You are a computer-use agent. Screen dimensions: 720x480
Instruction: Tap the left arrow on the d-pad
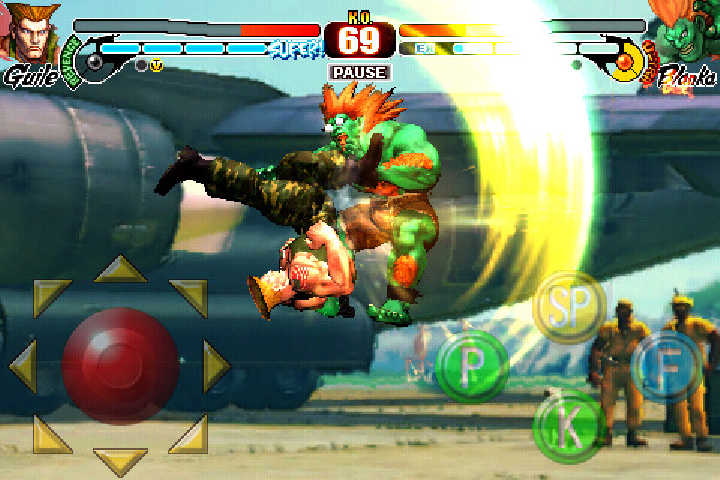(x=22, y=366)
